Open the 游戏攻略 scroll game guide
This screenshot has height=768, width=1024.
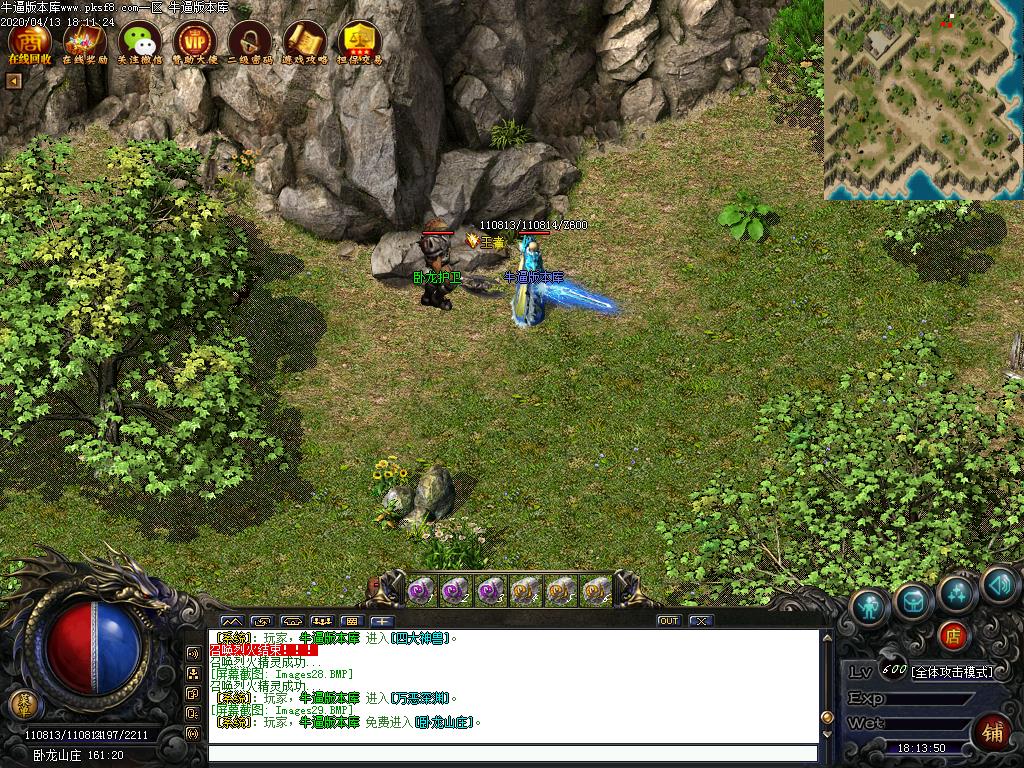click(x=304, y=42)
